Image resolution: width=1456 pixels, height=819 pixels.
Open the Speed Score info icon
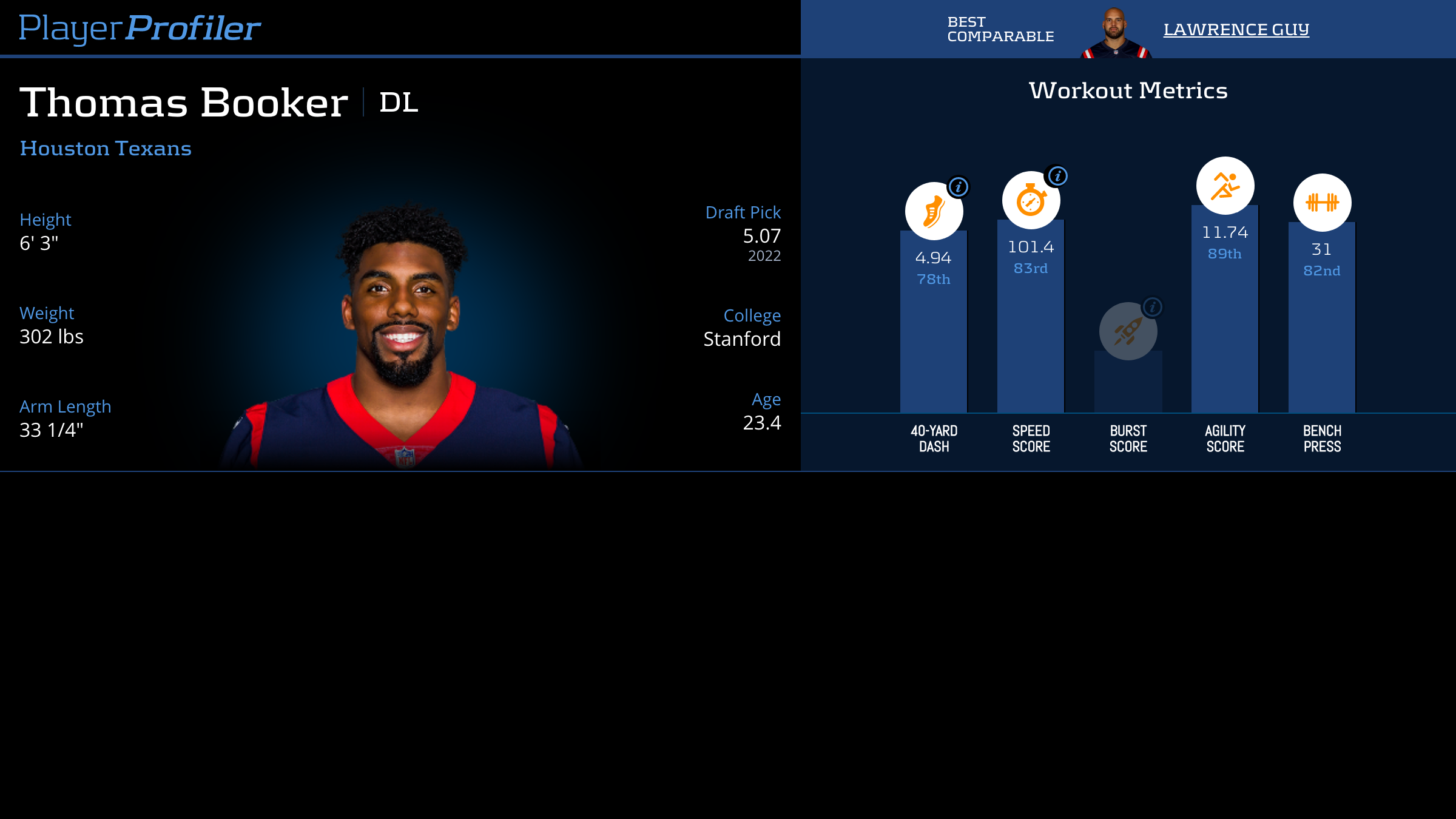tap(1057, 176)
